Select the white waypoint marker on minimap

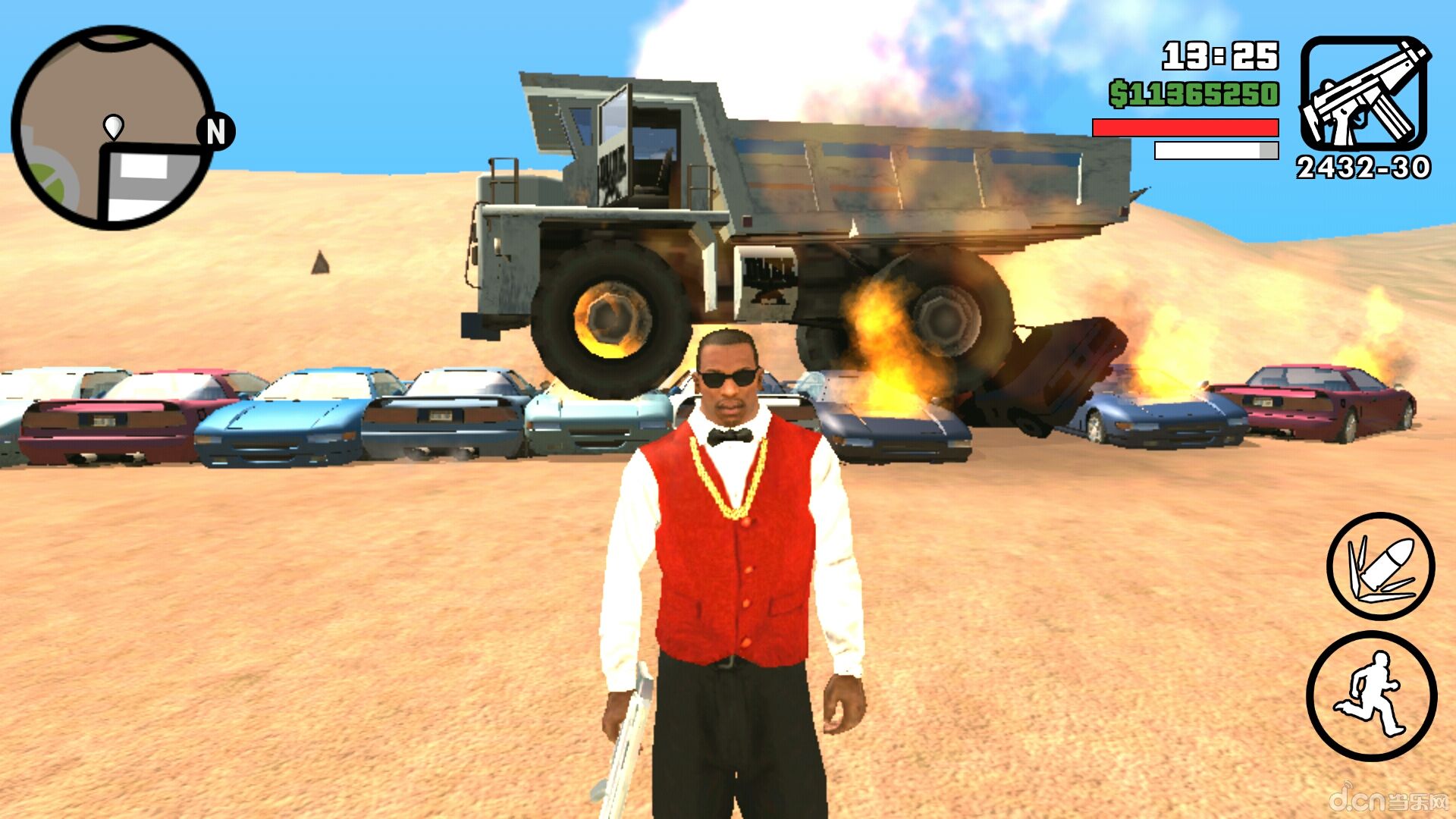(x=113, y=126)
